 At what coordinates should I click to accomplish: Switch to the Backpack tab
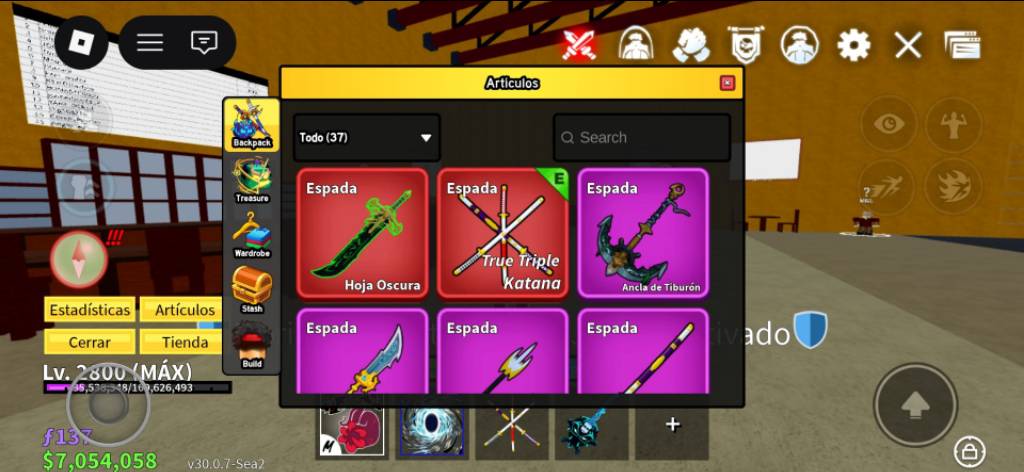251,126
